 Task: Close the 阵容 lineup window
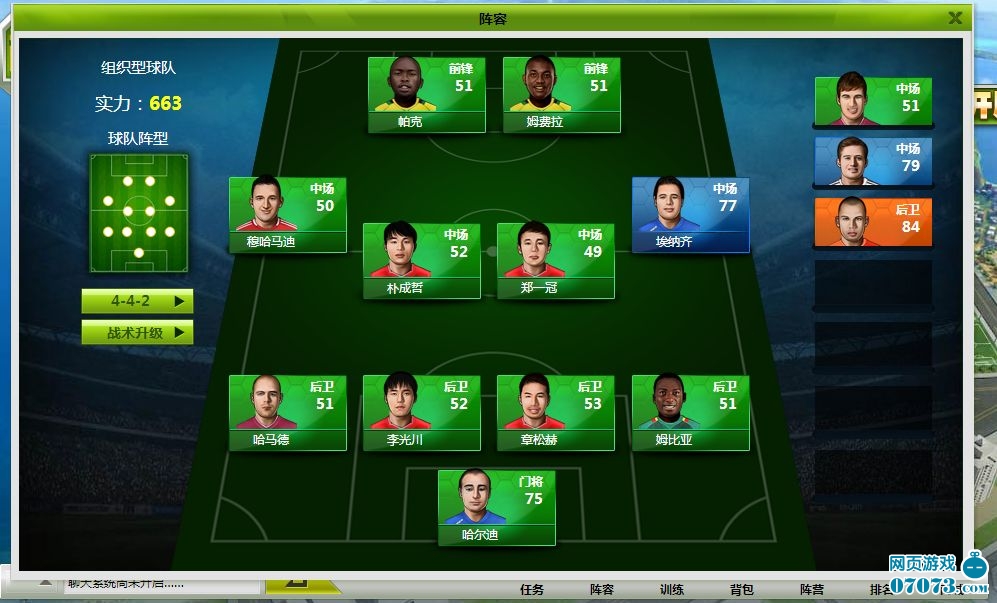(x=955, y=18)
